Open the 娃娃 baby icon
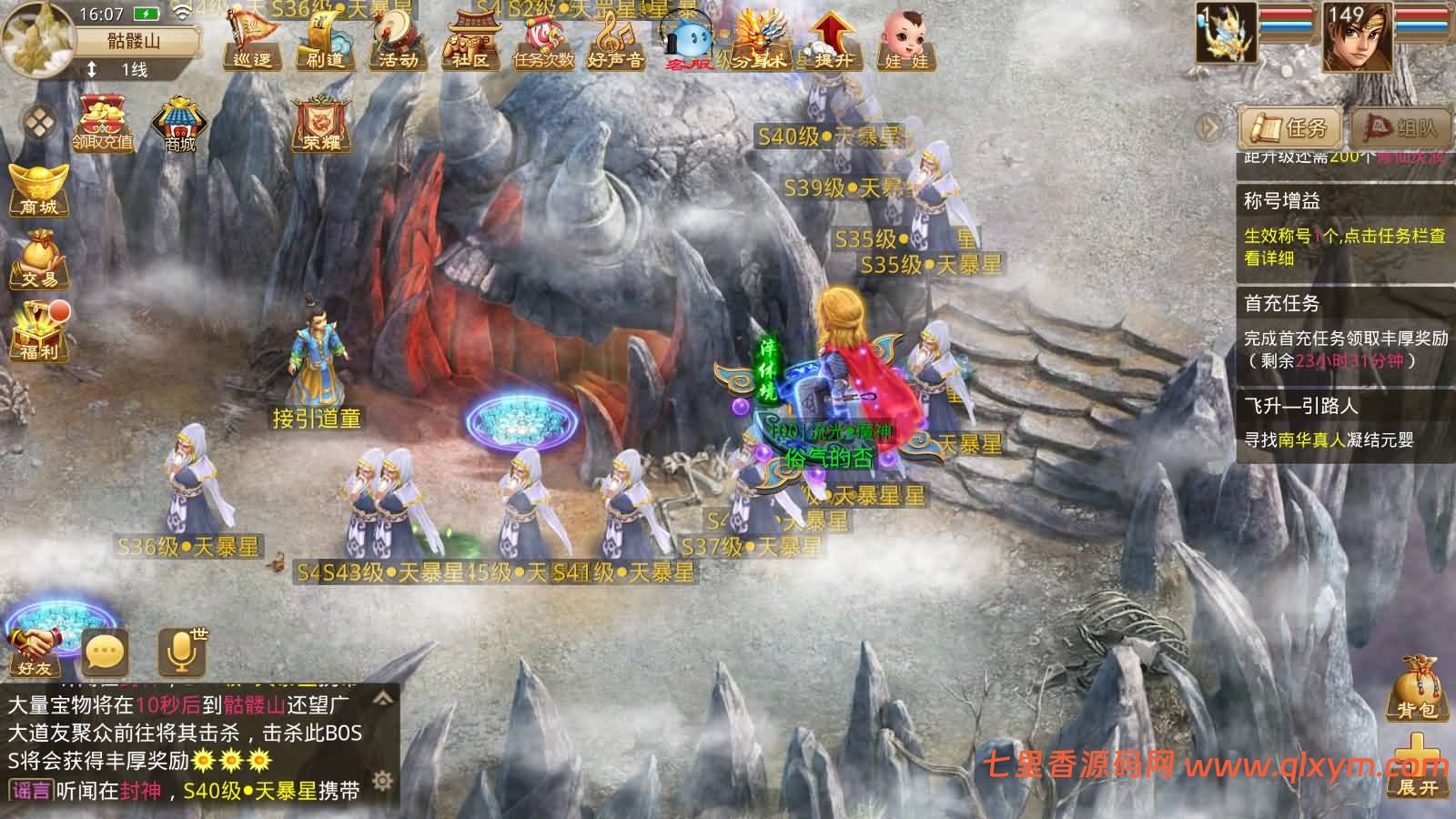Screen dimensions: 1456x819 (x=905, y=43)
